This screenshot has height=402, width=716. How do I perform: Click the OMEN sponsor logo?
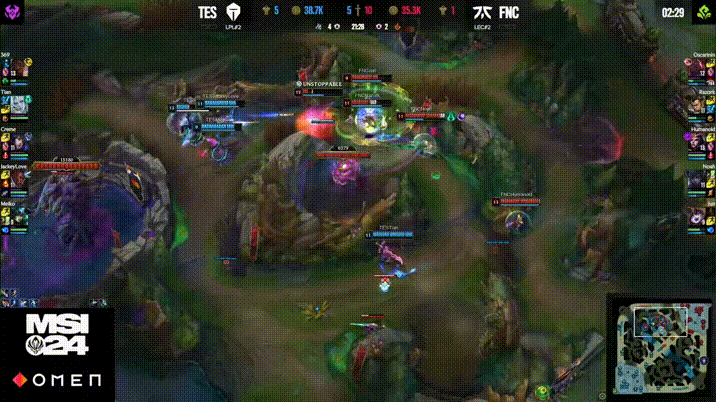point(57,381)
